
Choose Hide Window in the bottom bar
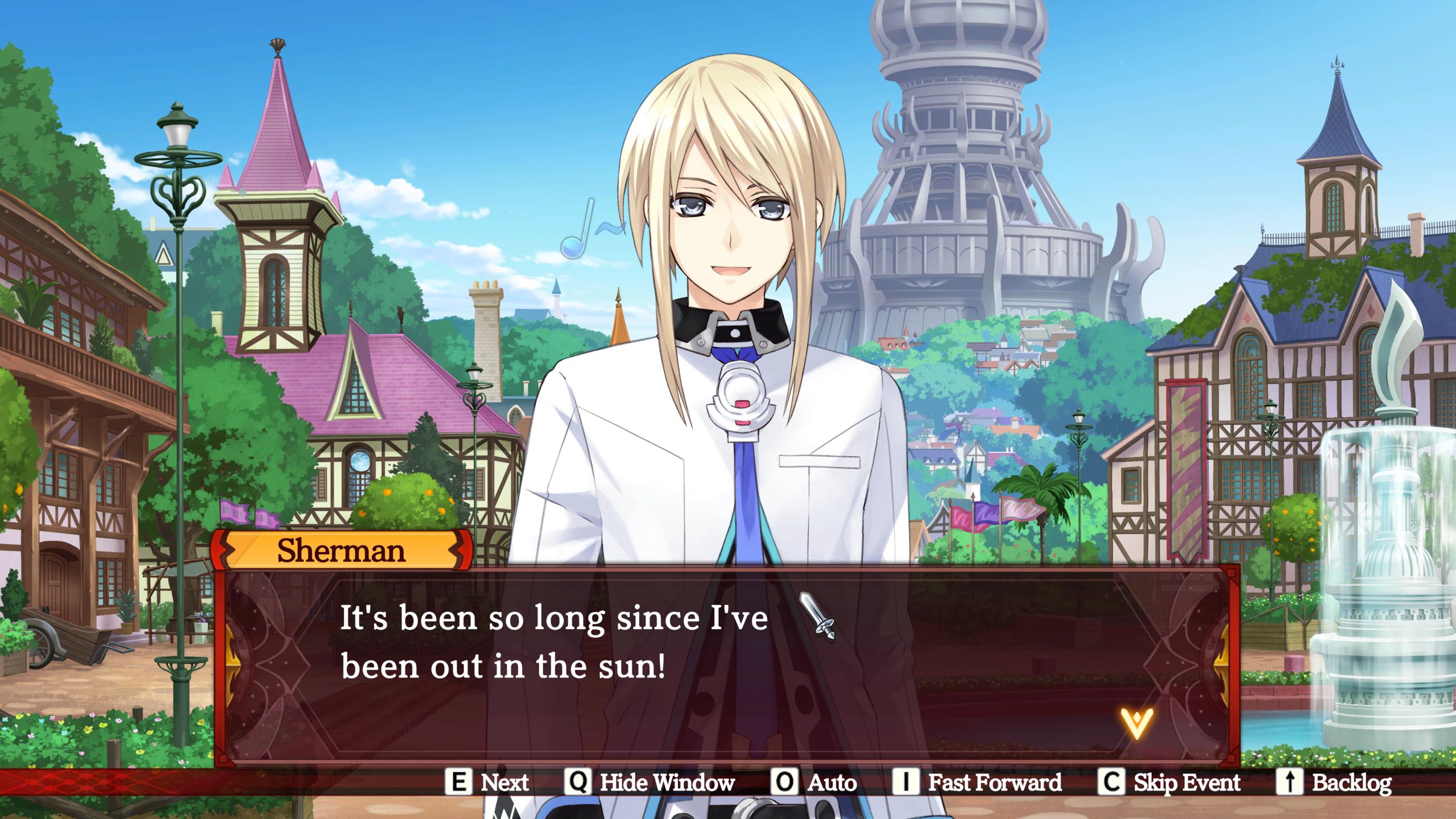[650, 783]
